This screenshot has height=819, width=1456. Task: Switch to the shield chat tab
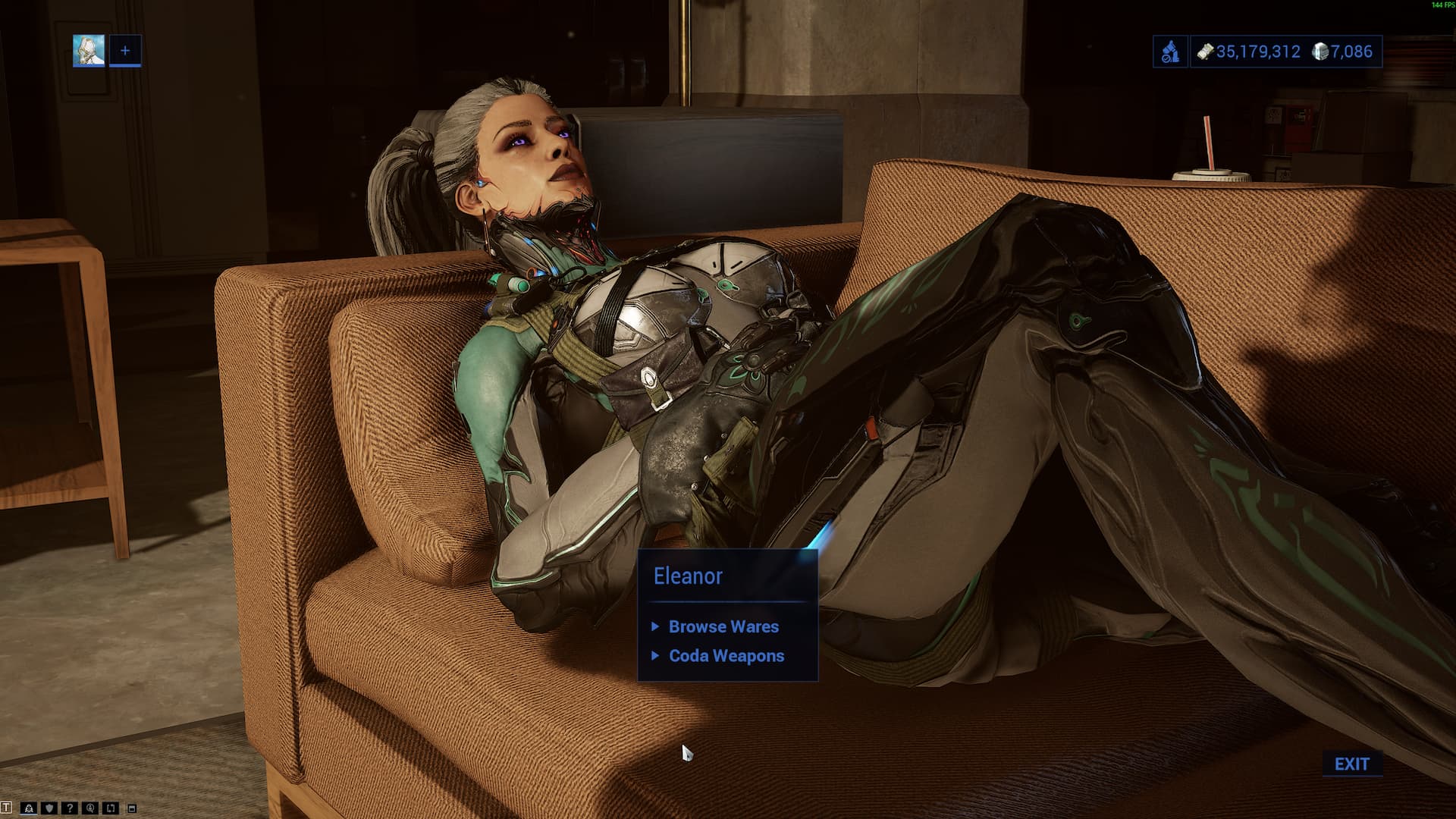tap(49, 808)
